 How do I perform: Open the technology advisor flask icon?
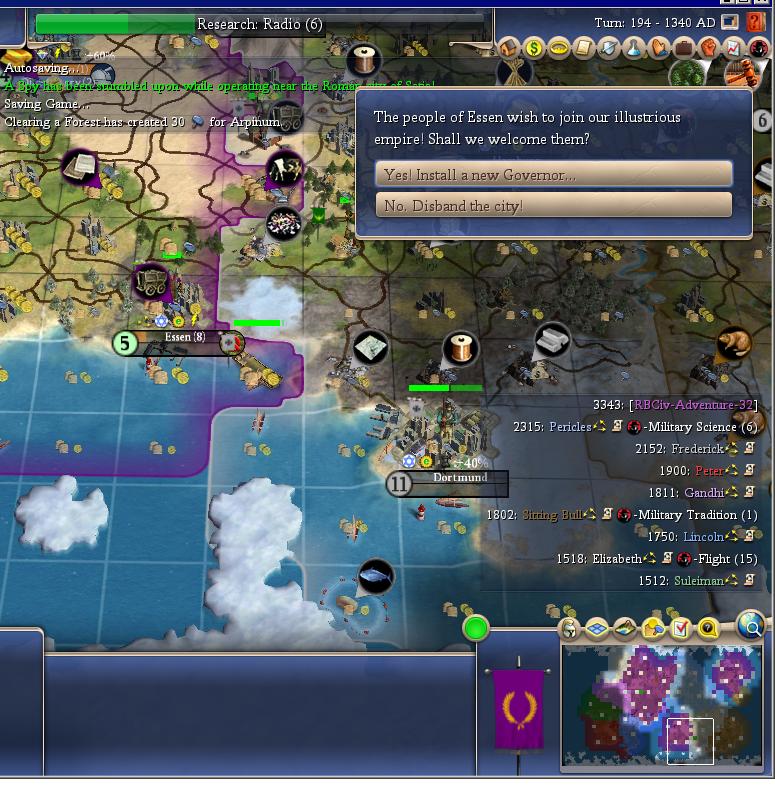(x=634, y=48)
